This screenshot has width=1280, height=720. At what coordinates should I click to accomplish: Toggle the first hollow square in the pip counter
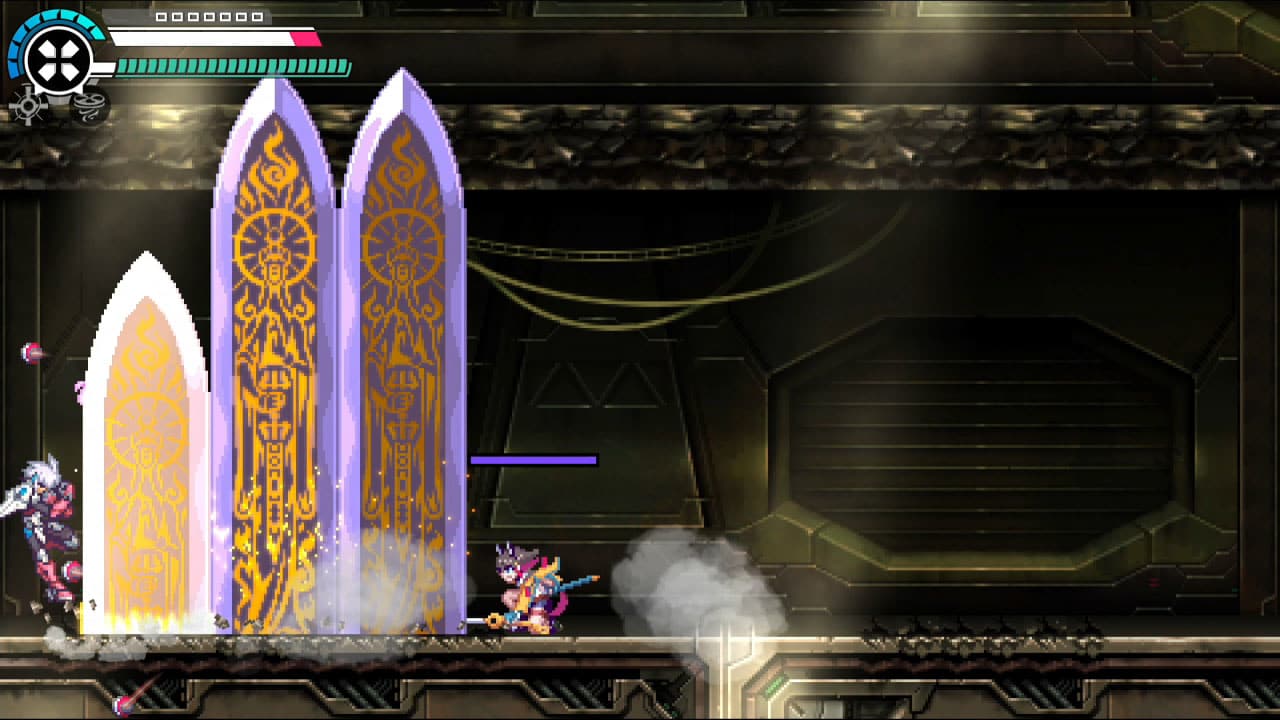160,17
